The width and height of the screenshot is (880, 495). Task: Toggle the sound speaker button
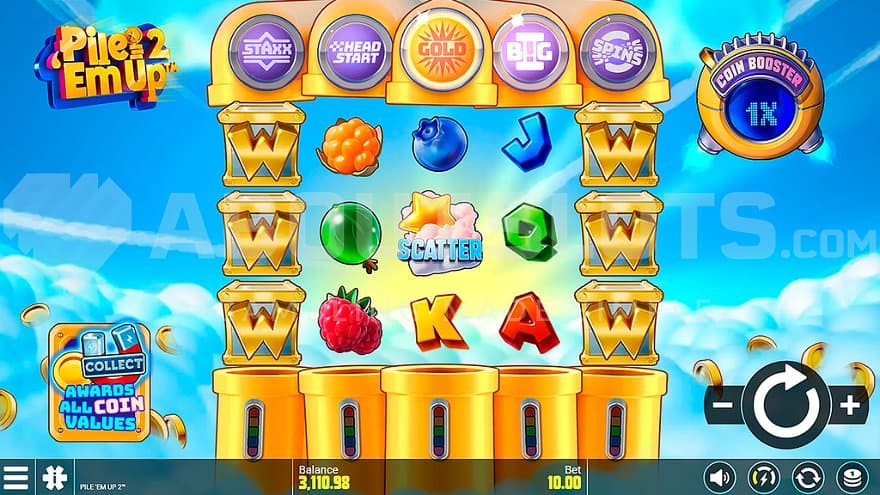(x=718, y=477)
